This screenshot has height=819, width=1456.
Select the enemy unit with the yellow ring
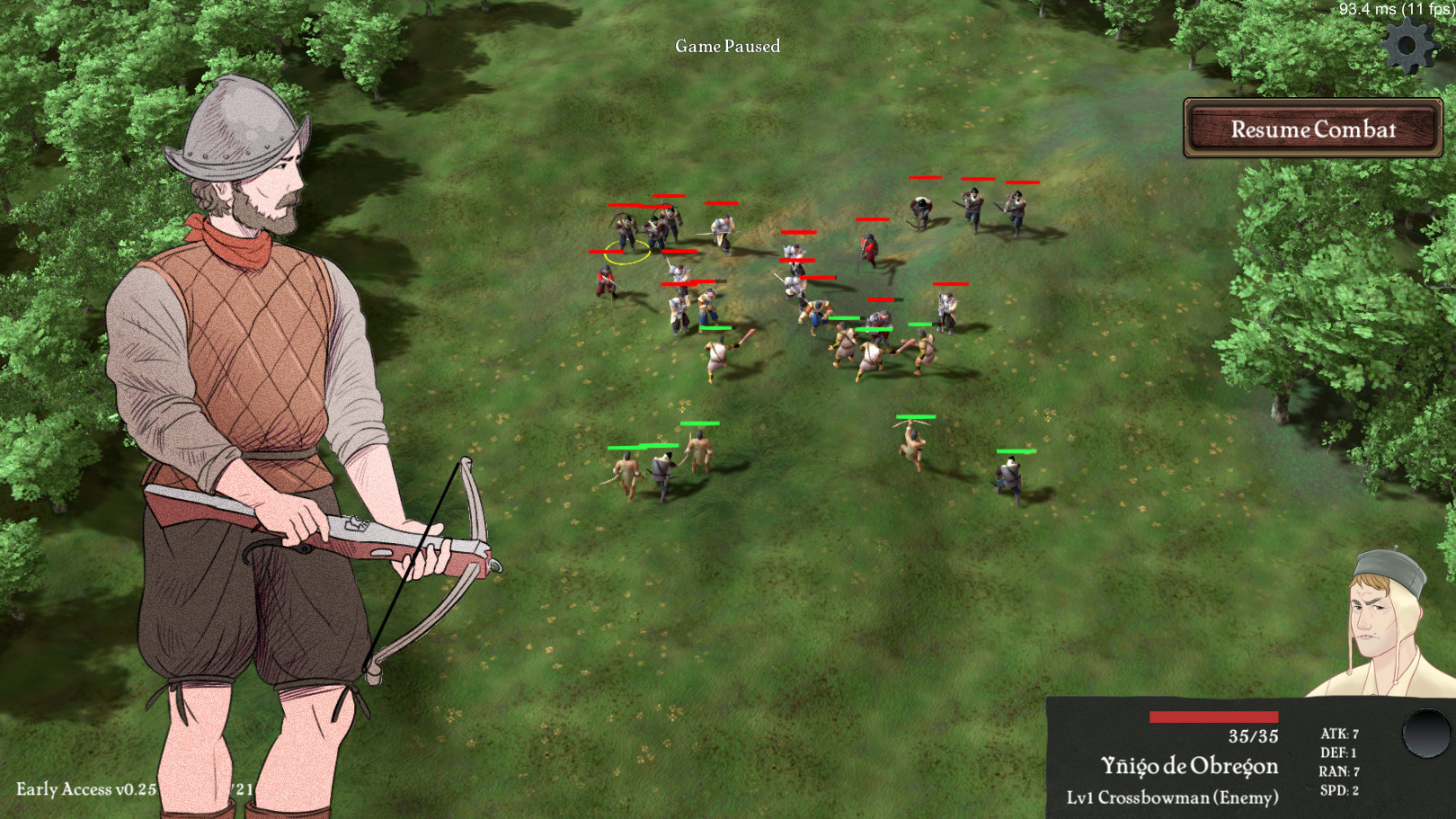point(626,236)
